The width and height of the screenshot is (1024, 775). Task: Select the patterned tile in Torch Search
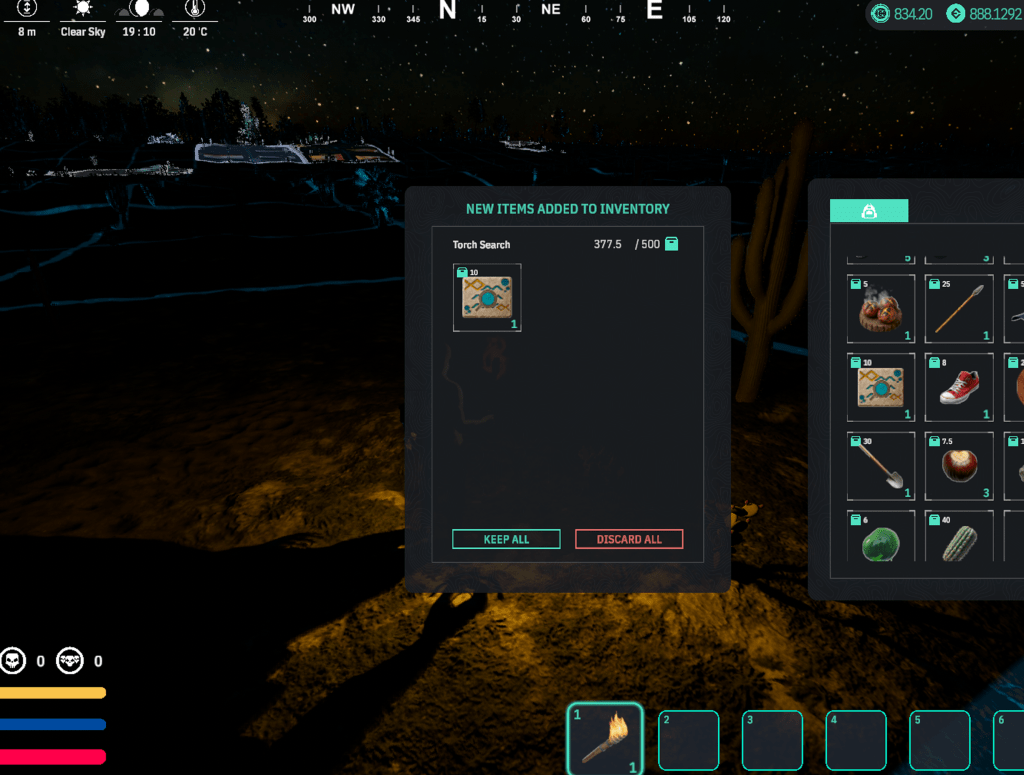pos(487,298)
